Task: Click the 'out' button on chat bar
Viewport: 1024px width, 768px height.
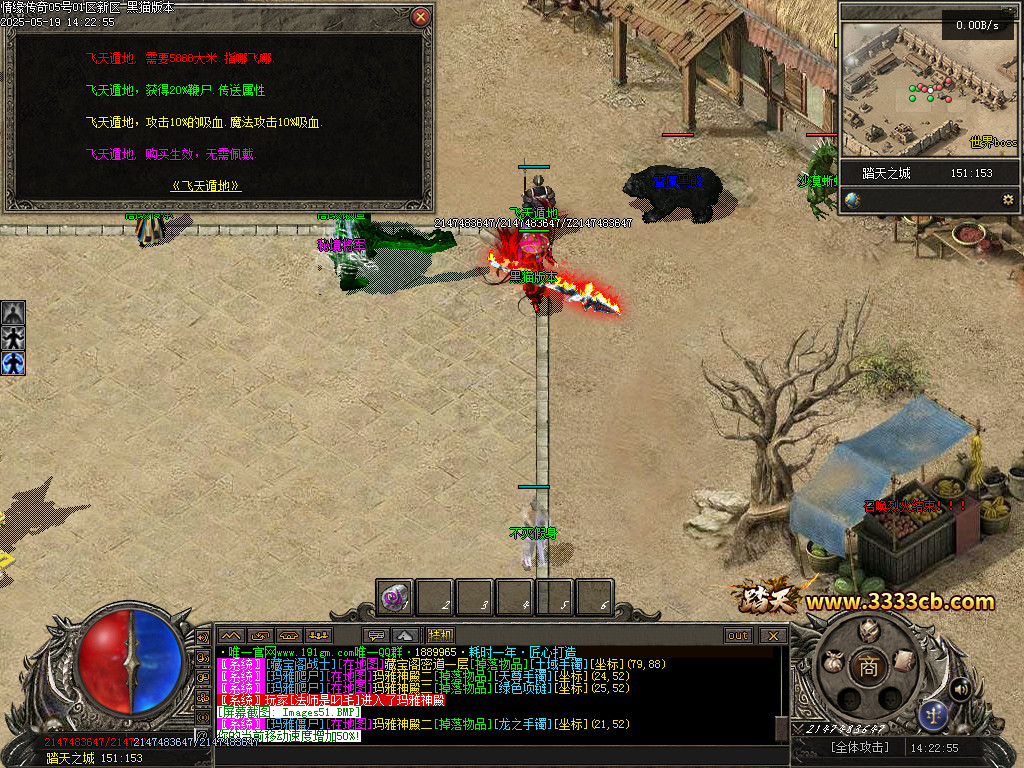Action: [x=738, y=635]
